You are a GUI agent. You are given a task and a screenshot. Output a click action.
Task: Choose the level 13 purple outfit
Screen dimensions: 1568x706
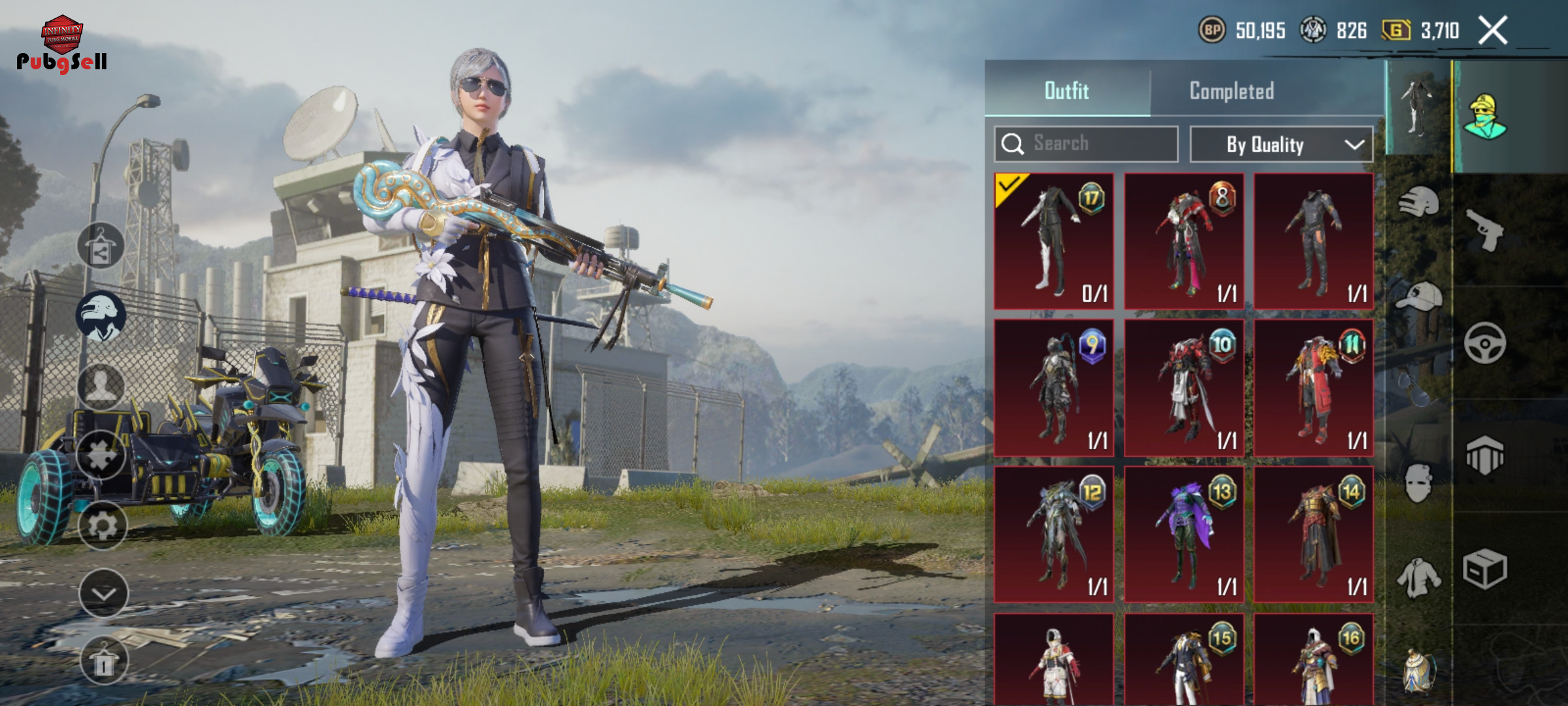[x=1184, y=534]
